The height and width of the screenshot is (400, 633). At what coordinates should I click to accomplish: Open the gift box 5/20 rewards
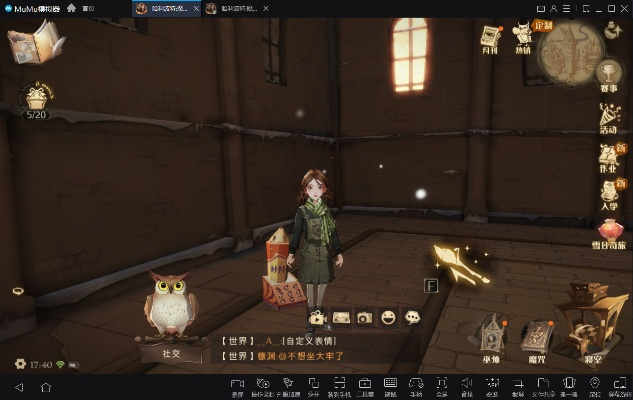[x=37, y=99]
